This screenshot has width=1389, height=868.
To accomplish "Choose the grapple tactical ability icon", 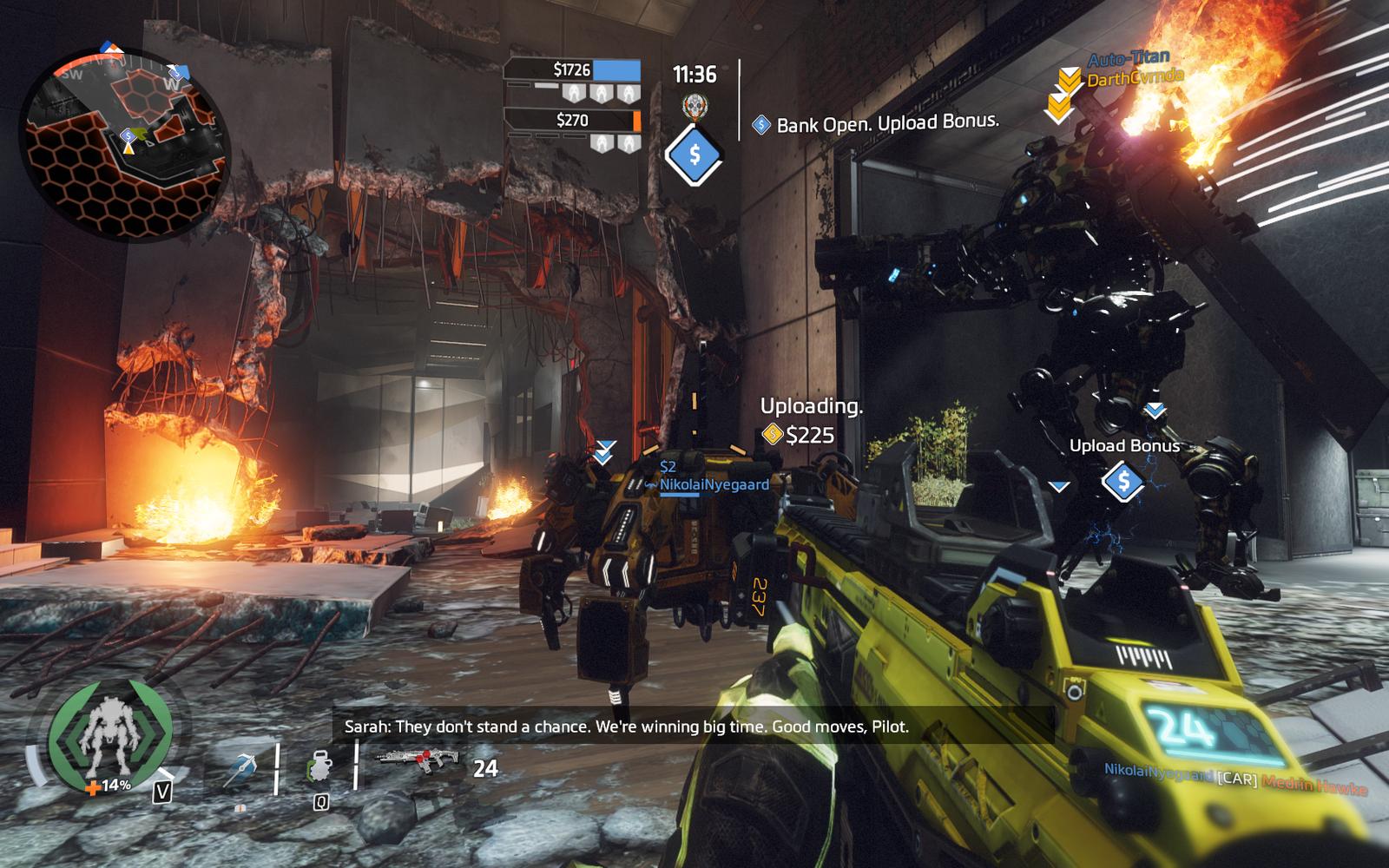I will pos(240,768).
